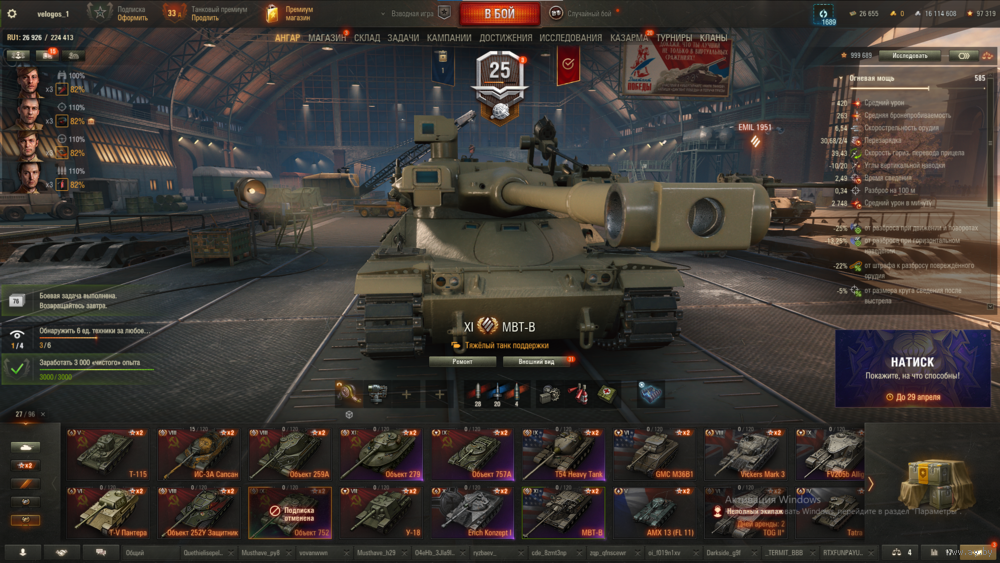Viewport: 1000px width, 563px height.
Task: Open the НАТИСК event banner
Action: (x=912, y=369)
